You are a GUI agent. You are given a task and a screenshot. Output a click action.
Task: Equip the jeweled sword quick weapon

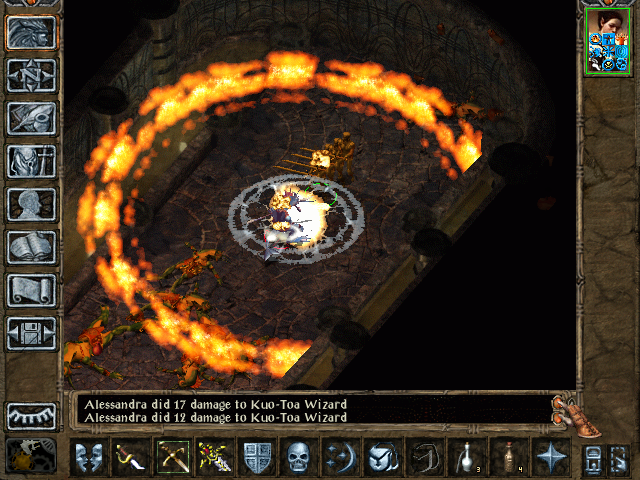point(214,459)
